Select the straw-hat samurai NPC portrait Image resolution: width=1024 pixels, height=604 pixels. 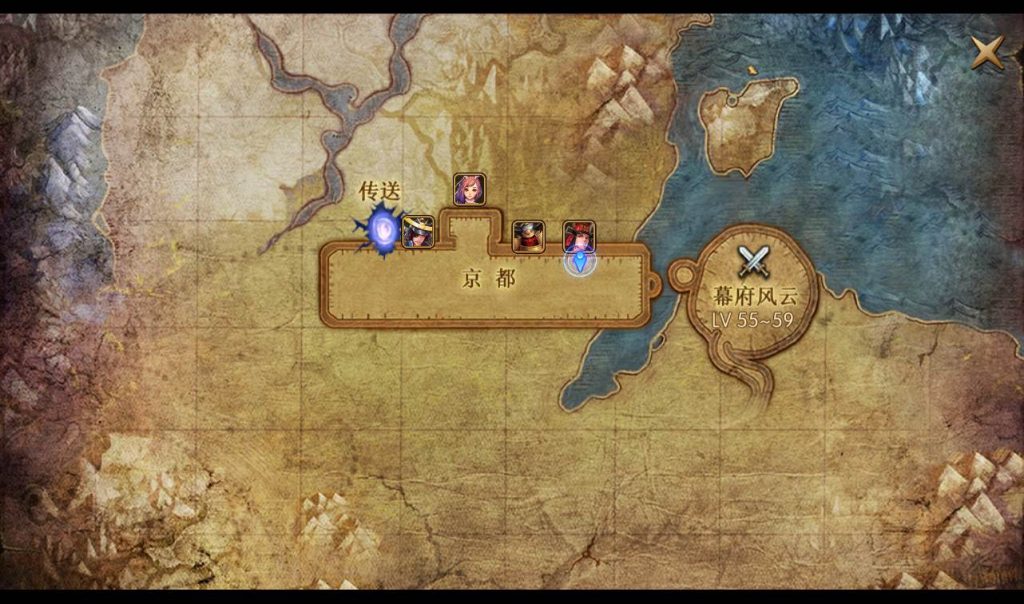[417, 232]
